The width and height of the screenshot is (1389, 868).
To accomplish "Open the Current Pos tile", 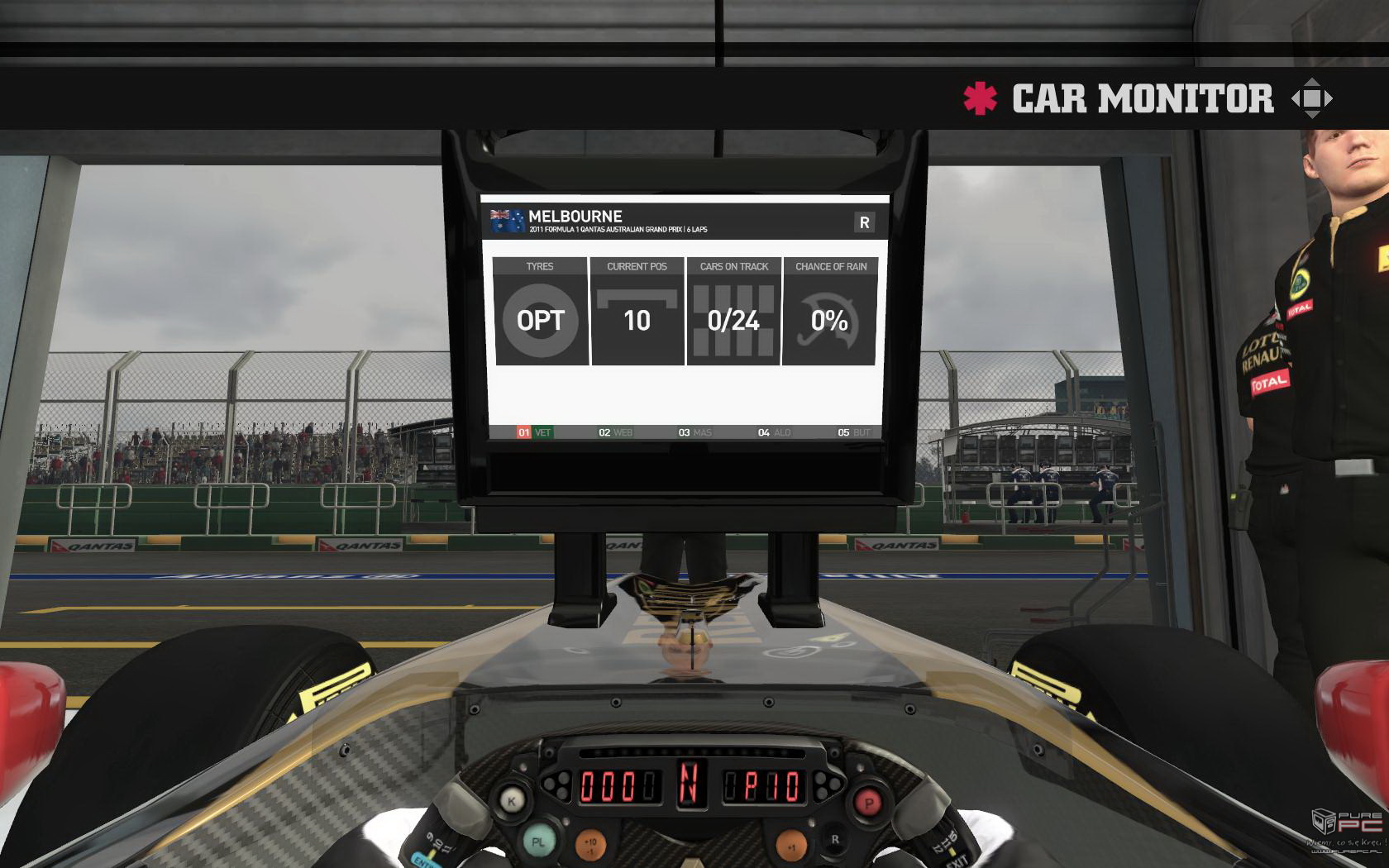I will [637, 312].
